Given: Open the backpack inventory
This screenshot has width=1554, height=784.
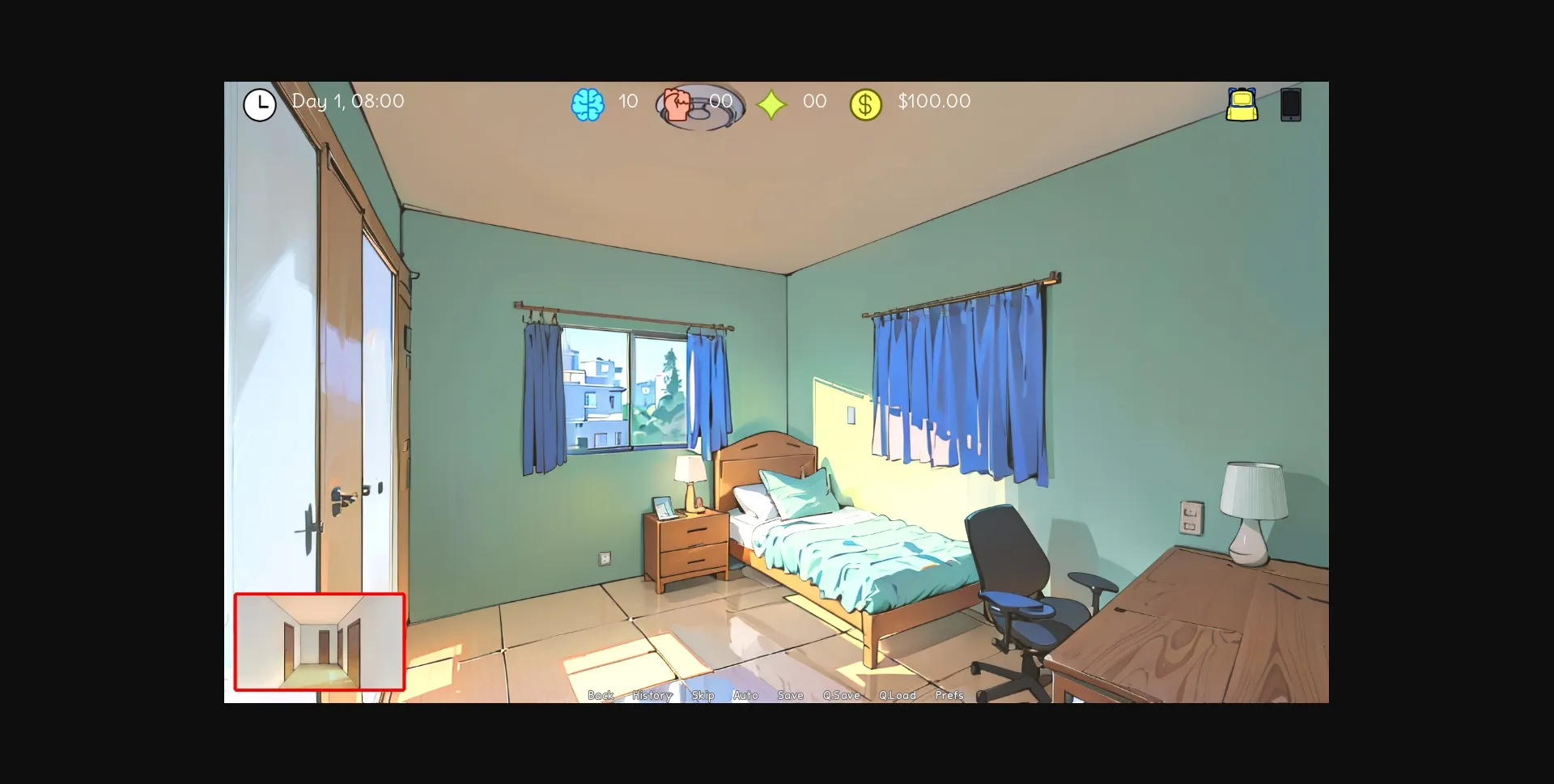Looking at the screenshot, I should coord(1242,105).
